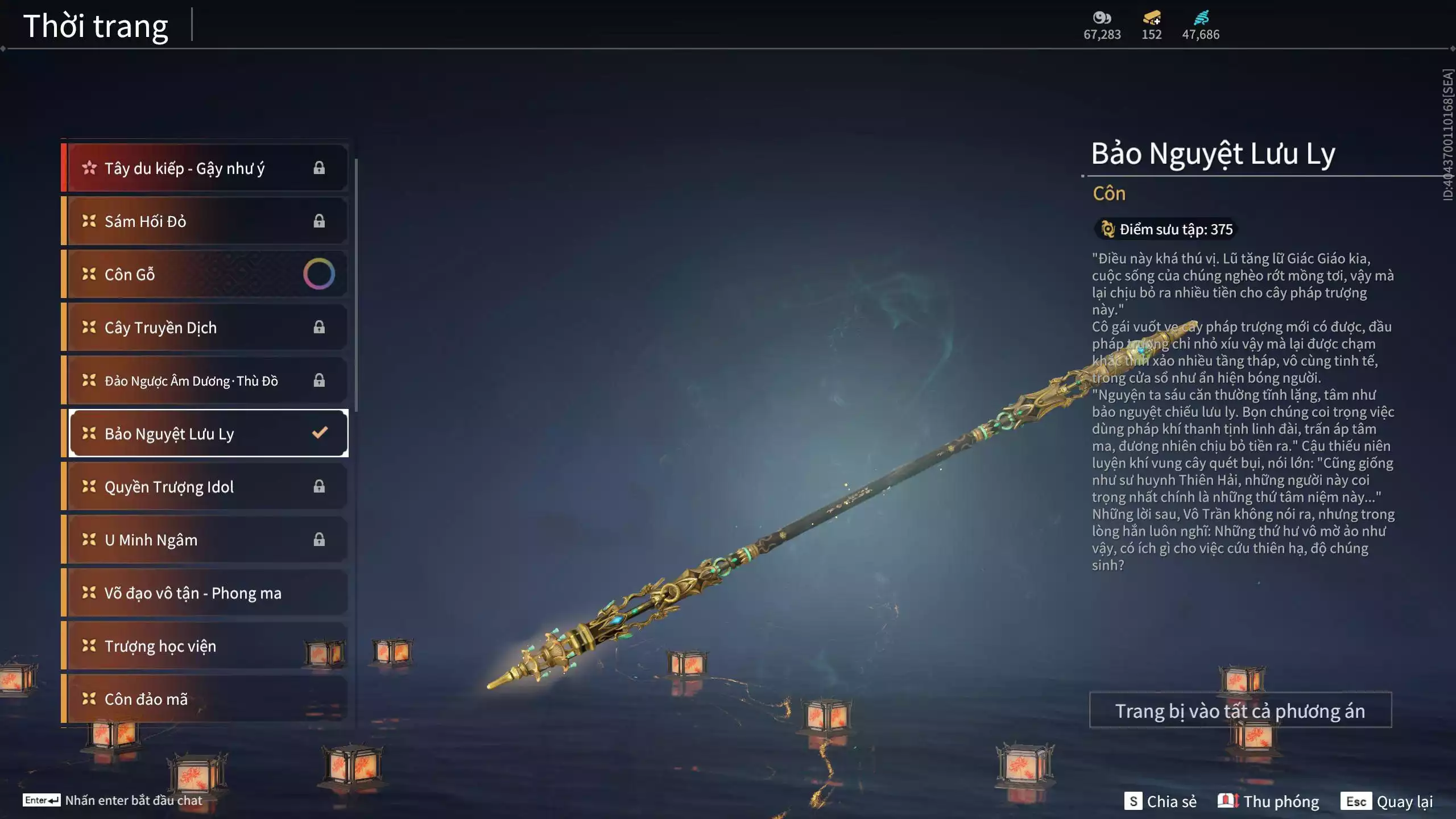Viewport: 1456px width, 819px height.
Task: Select the Côn Gỗ weapon skin
Action: pyautogui.click(x=205, y=274)
